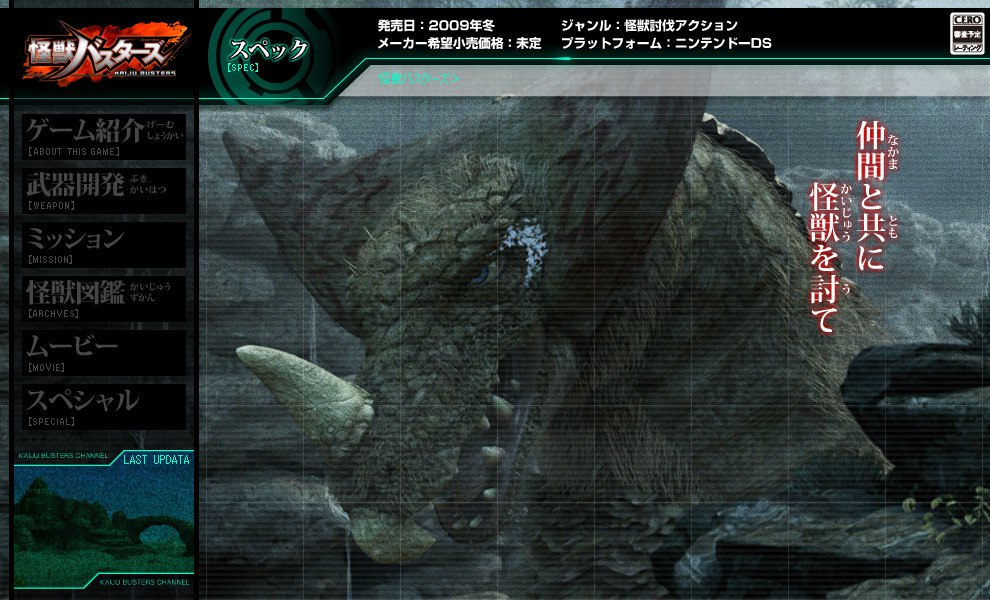This screenshot has width=990, height=600.
Task: Click the CERO rating badge
Action: [966, 34]
